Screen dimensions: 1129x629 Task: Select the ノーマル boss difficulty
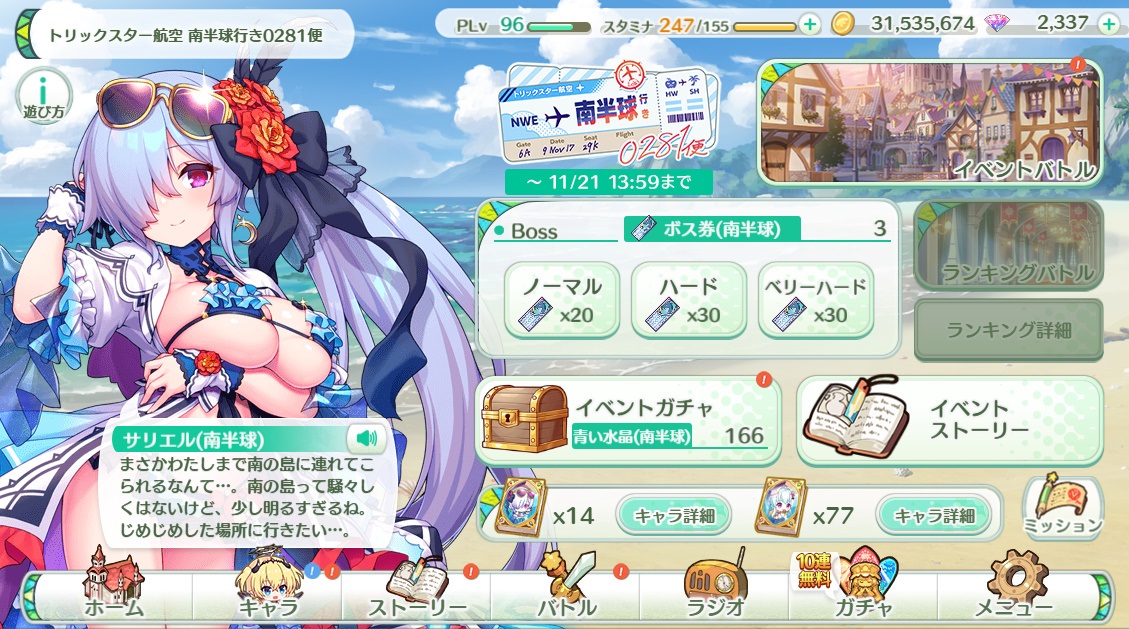click(561, 301)
